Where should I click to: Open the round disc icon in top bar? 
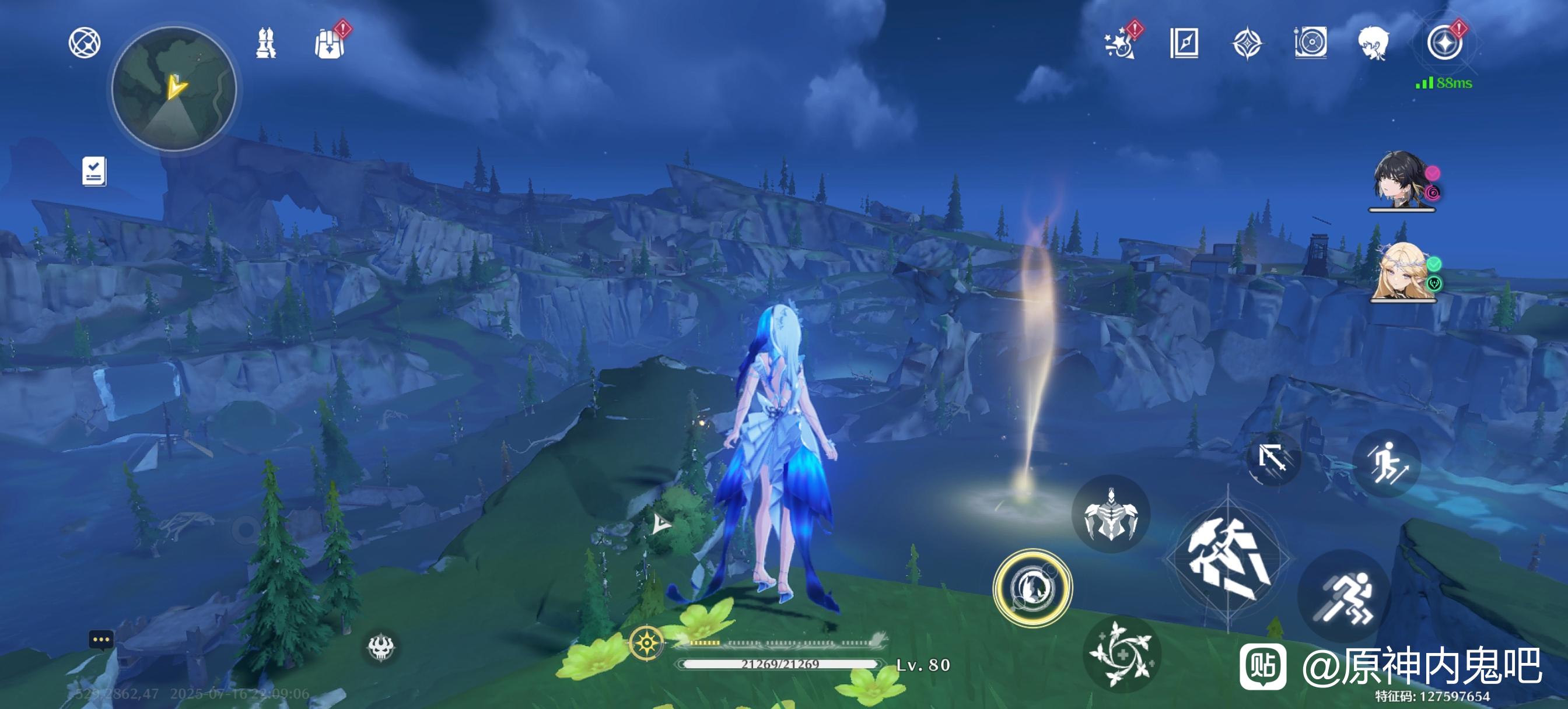point(1310,43)
